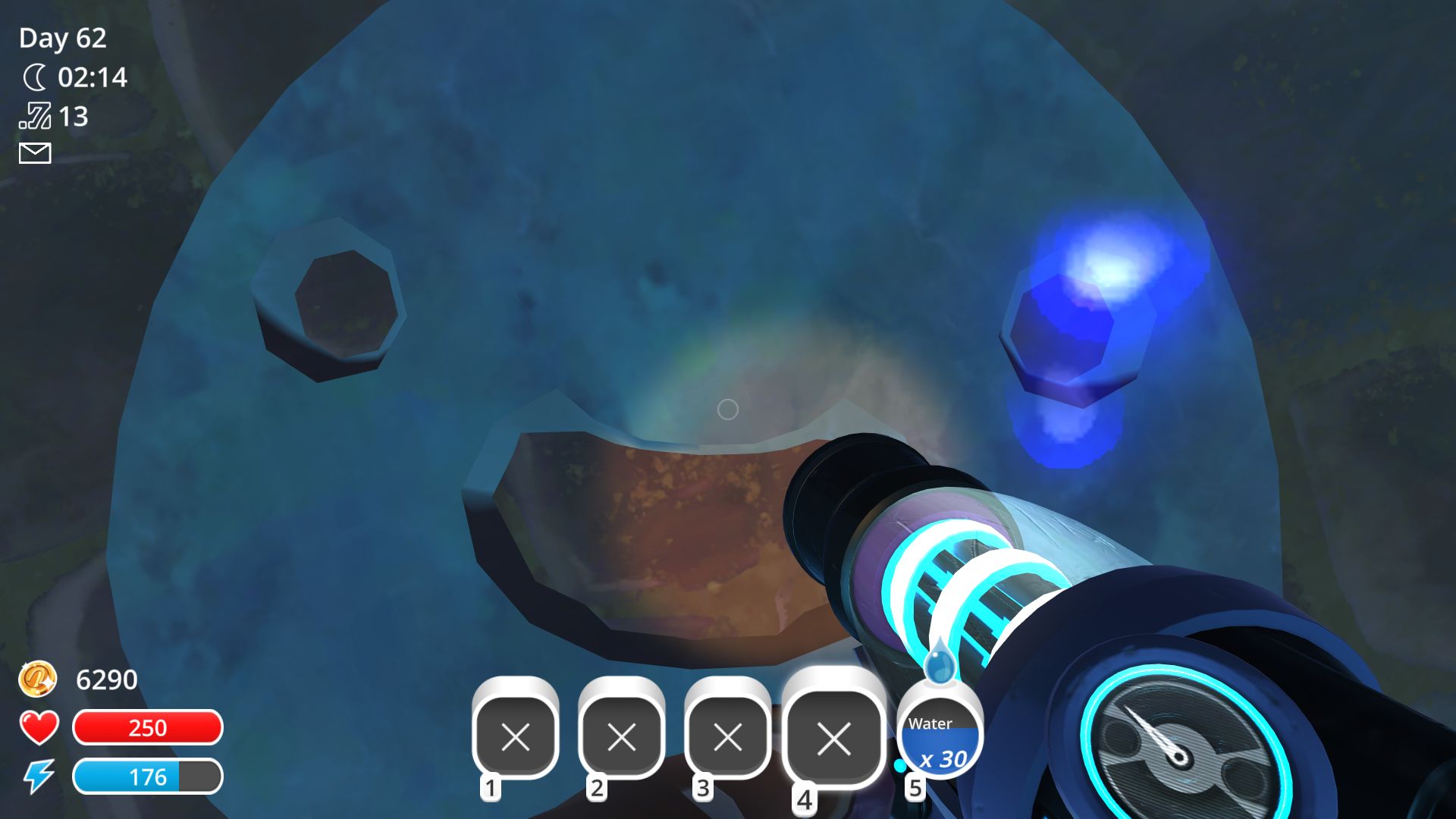The image size is (1456, 819).
Task: Click the red health bar showing 250
Action: [148, 728]
